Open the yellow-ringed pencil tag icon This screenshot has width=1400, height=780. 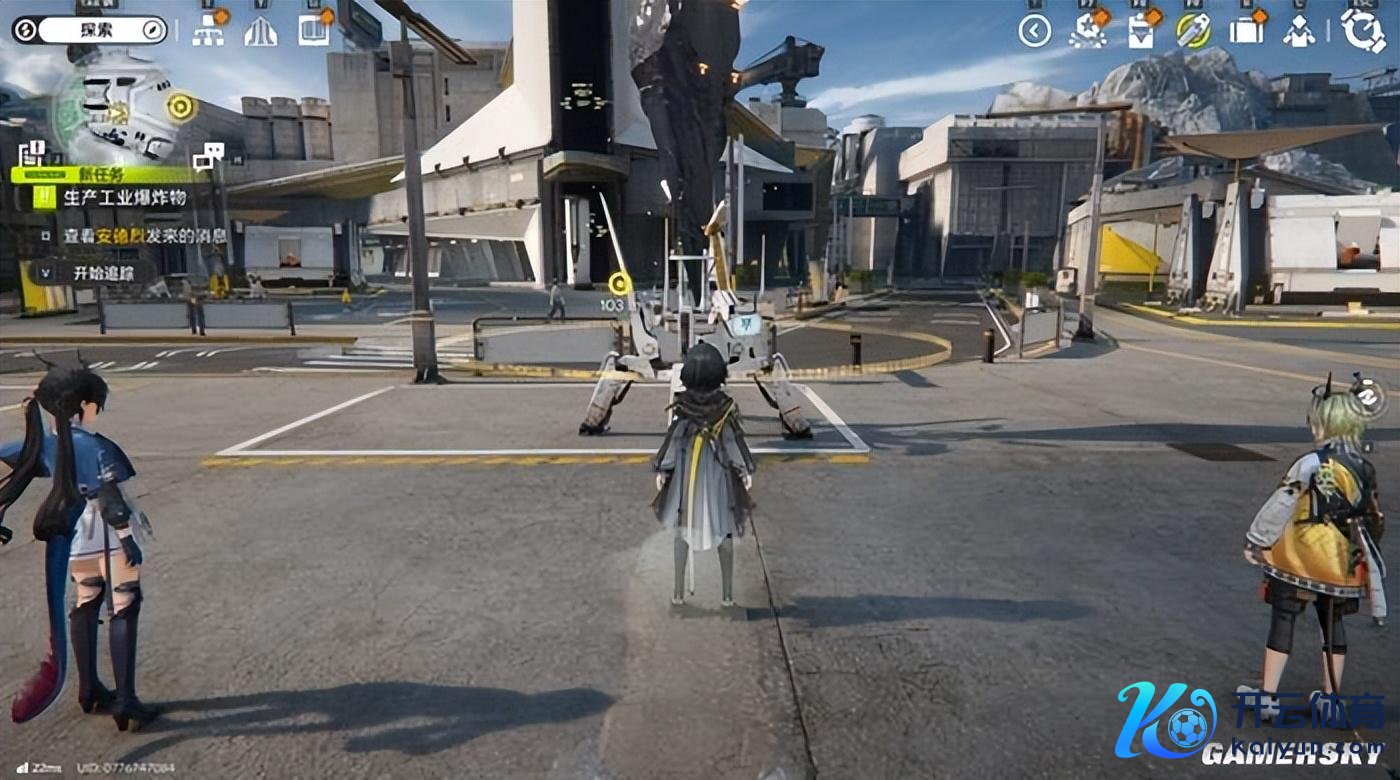pyautogui.click(x=1193, y=30)
